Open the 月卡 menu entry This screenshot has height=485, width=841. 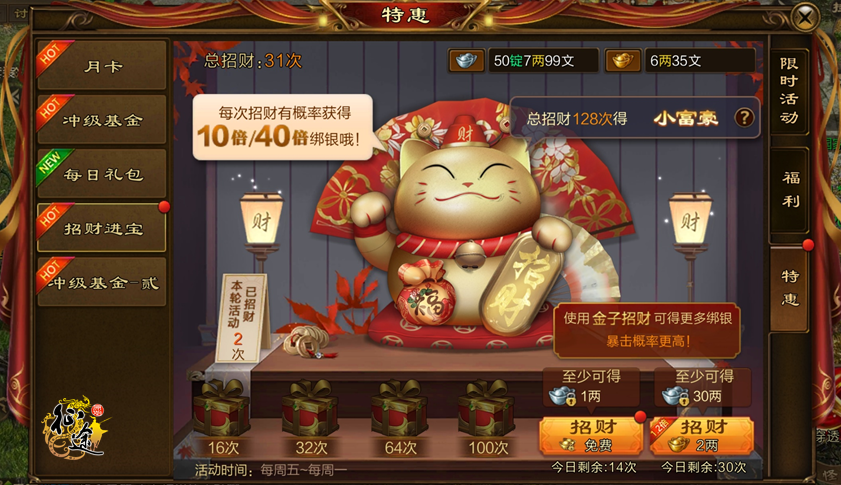(102, 66)
